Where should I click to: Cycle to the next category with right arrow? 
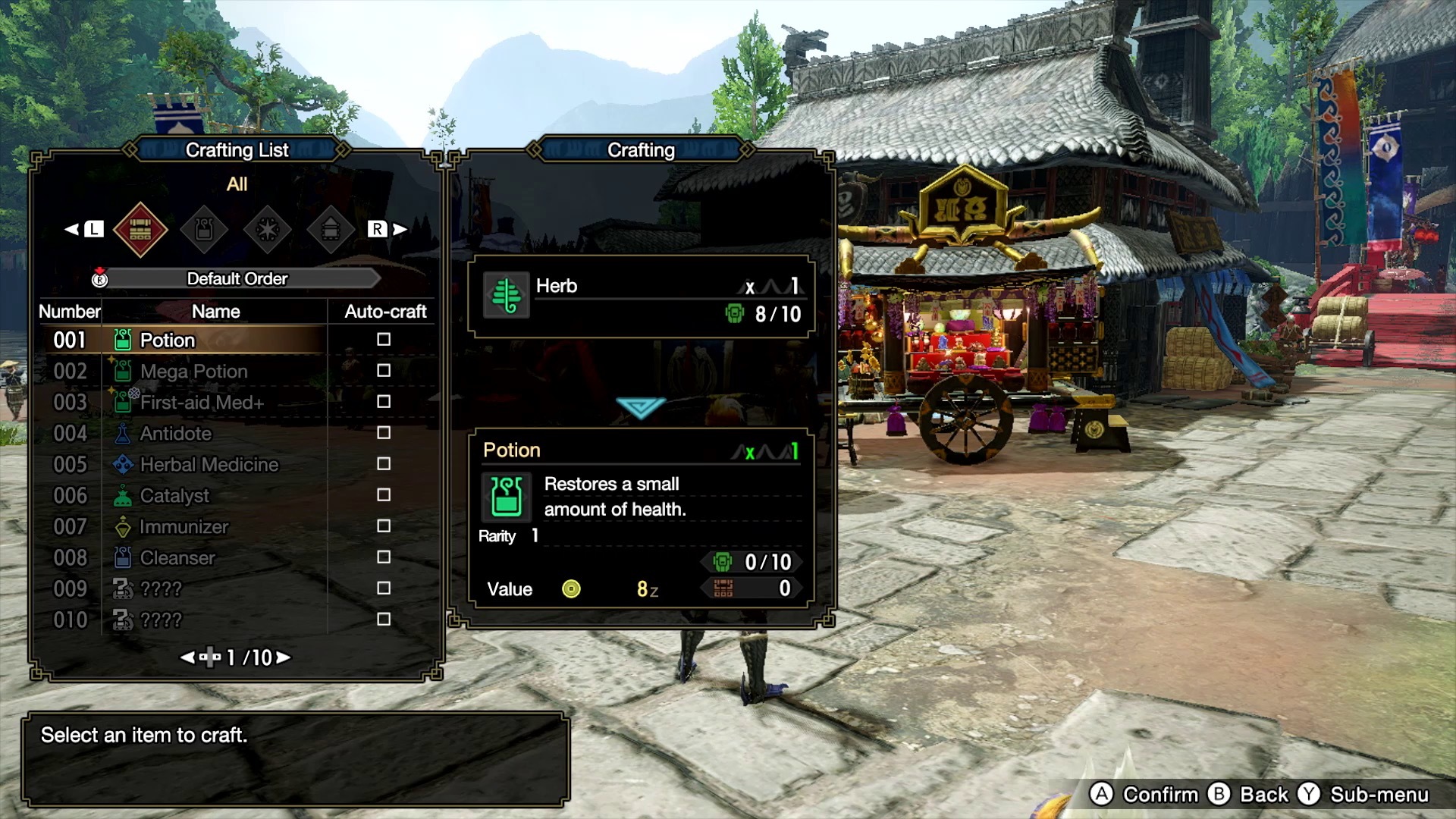(x=399, y=229)
